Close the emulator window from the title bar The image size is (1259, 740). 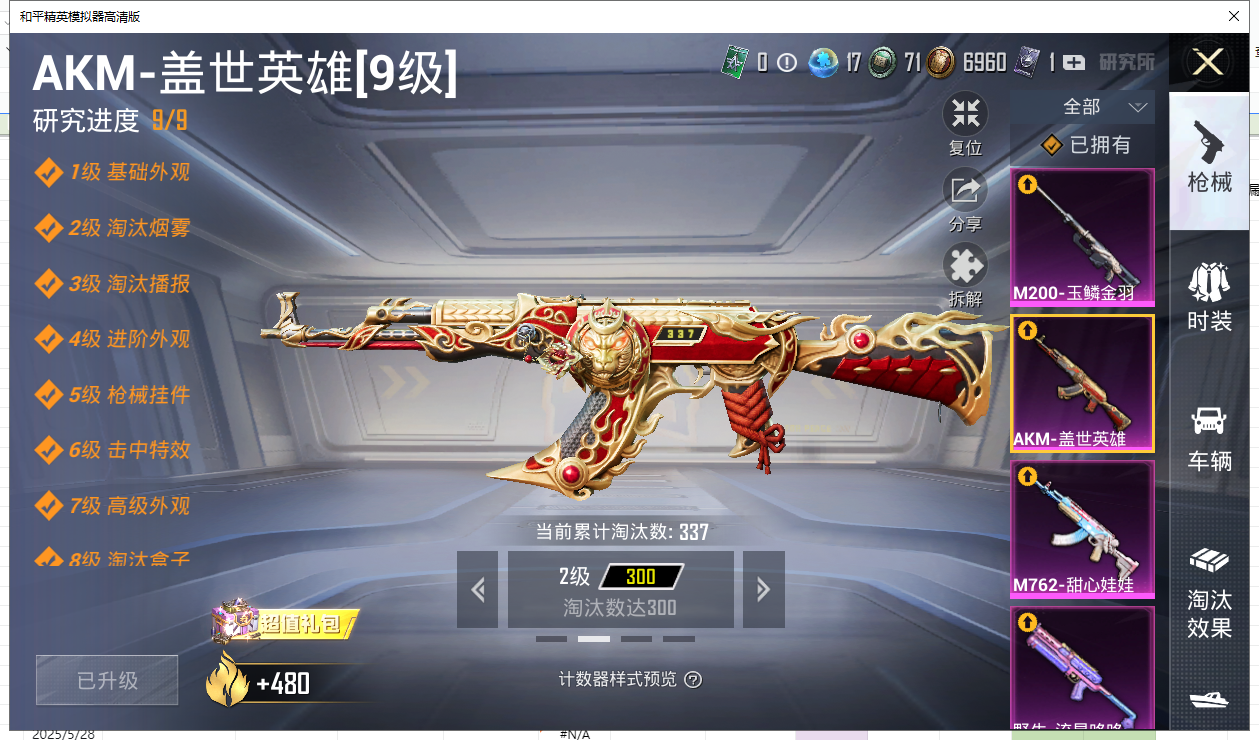1234,16
